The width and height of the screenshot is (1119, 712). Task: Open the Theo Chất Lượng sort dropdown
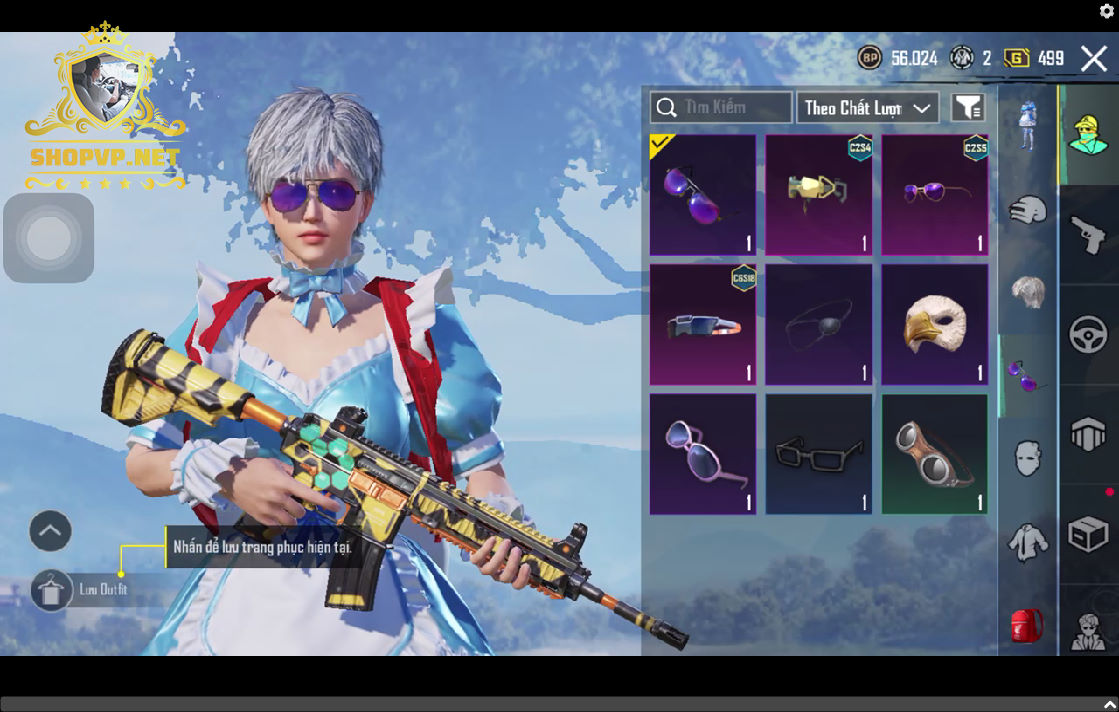coord(867,108)
